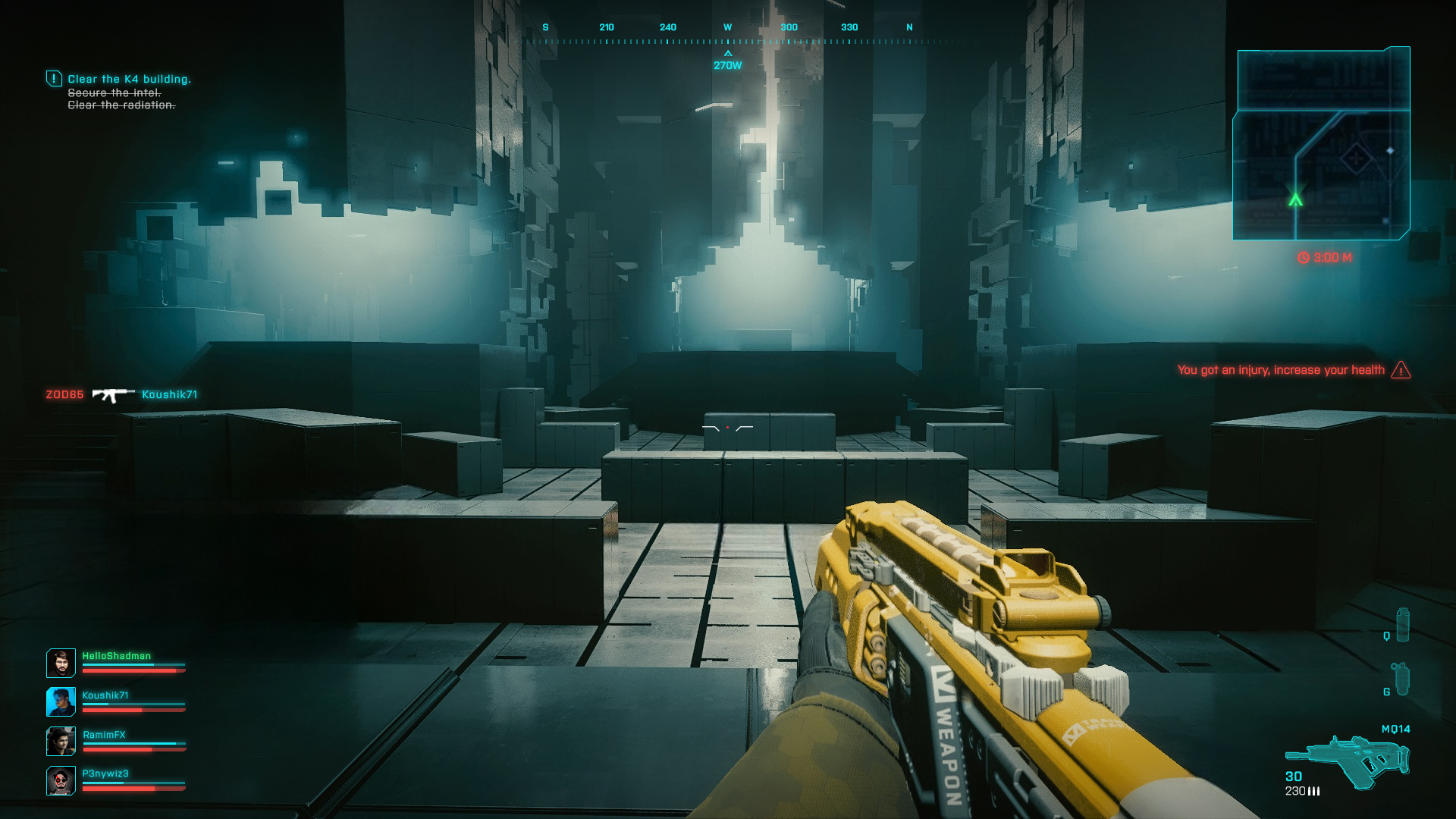Image resolution: width=1456 pixels, height=819 pixels.
Task: Click the objective exclamation mark icon
Action: click(x=53, y=78)
